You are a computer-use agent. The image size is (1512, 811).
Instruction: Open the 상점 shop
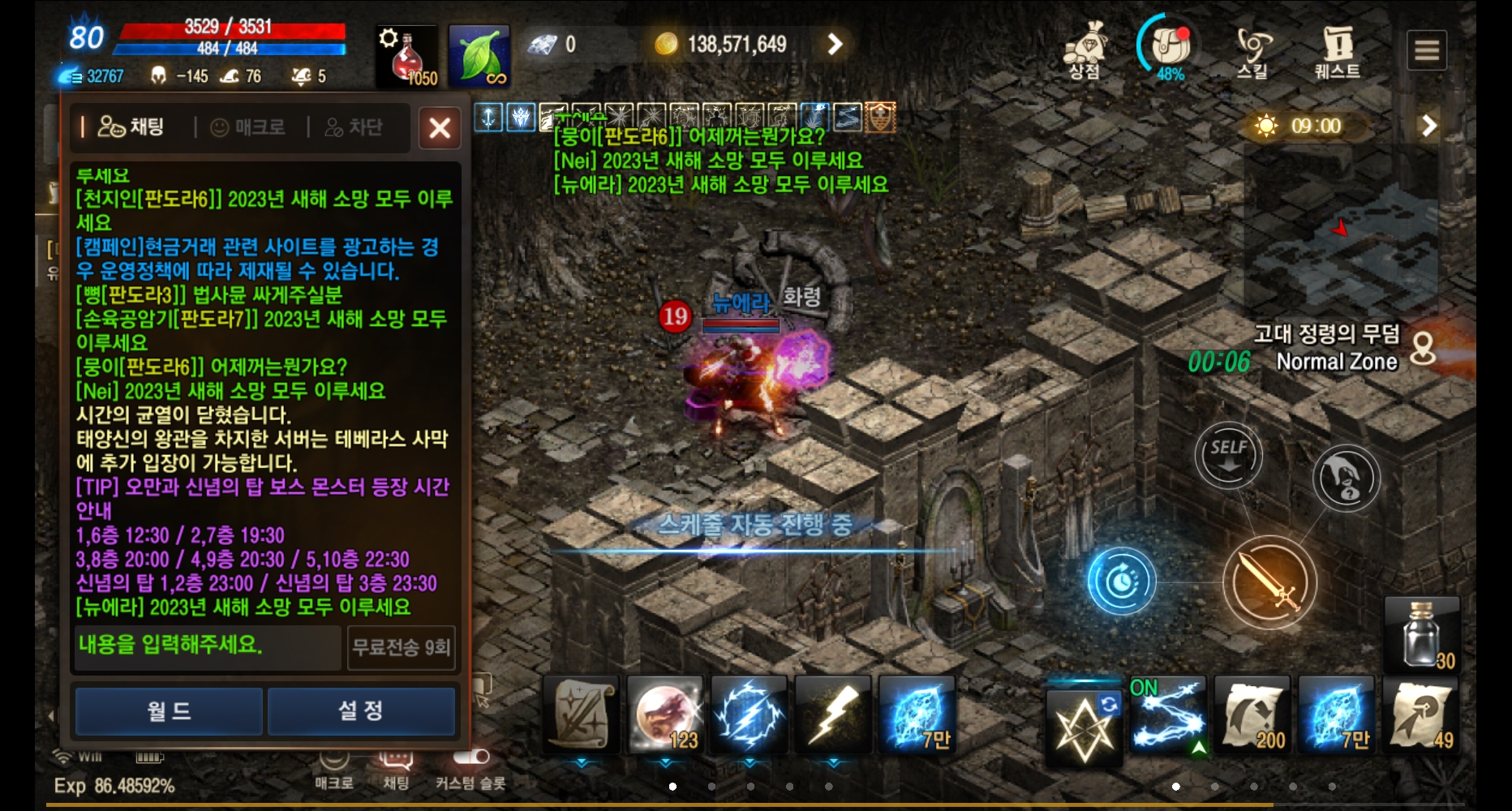(x=1085, y=50)
